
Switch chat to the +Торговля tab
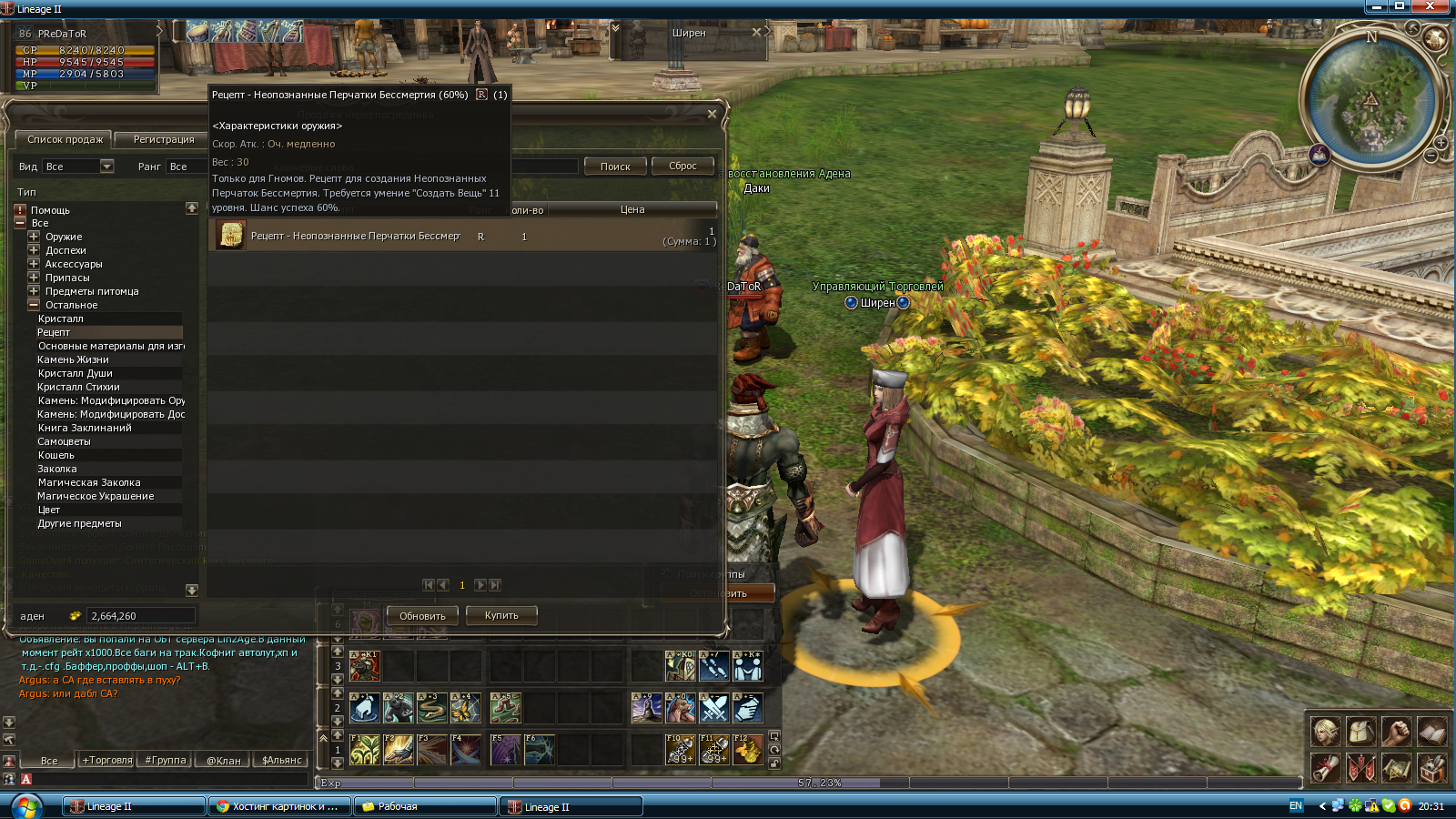click(x=107, y=761)
